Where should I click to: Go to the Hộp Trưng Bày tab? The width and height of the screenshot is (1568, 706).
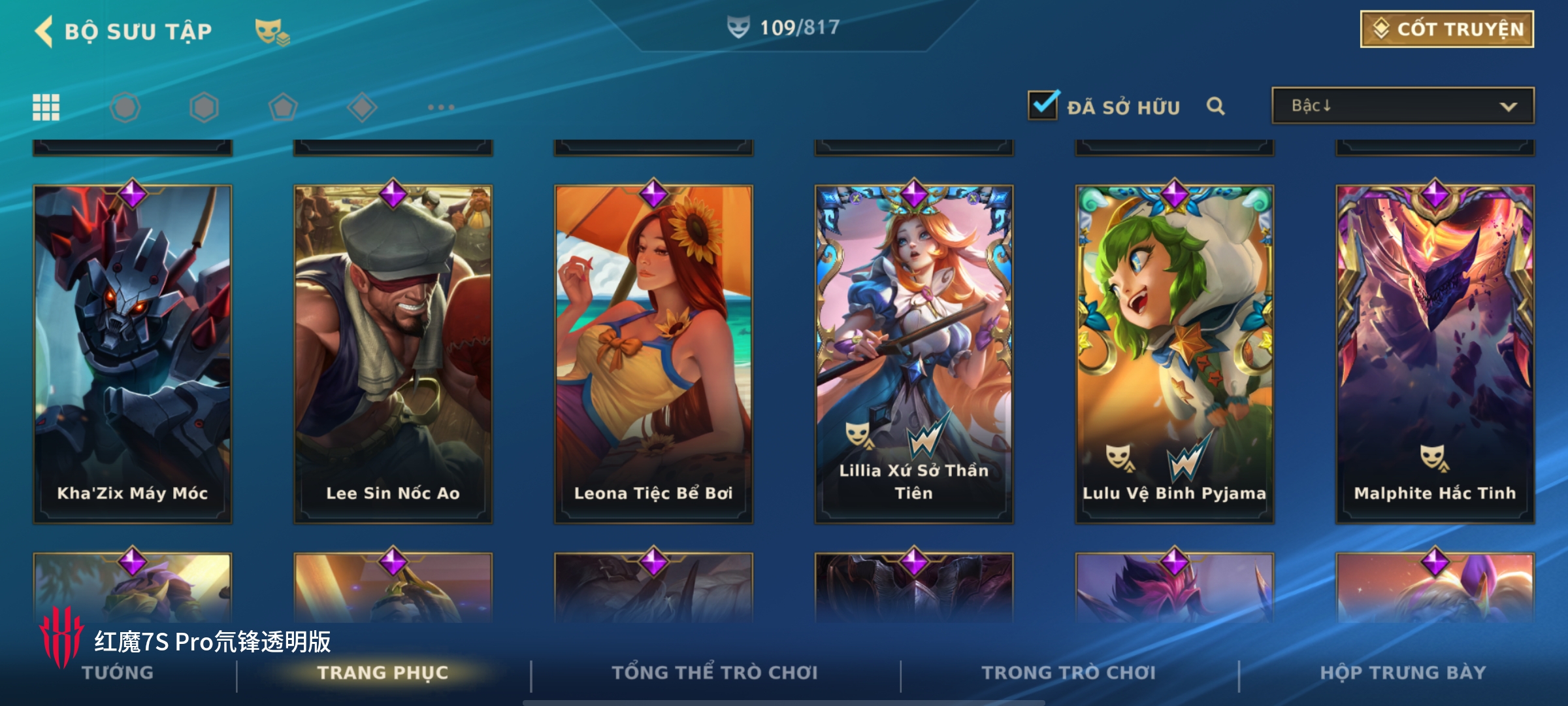[x=1403, y=673]
